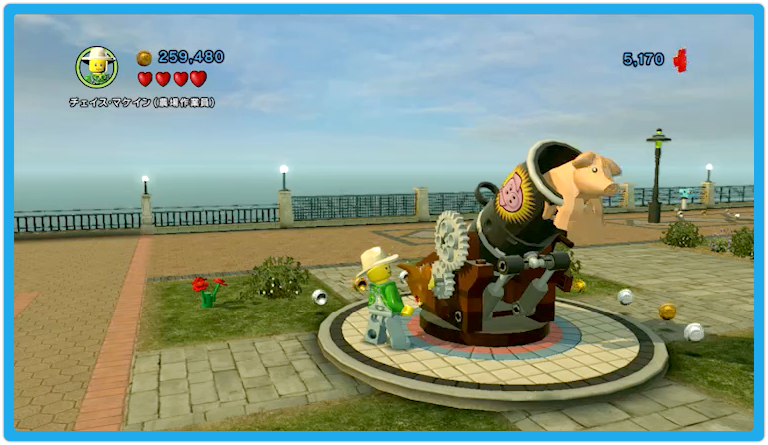
Task: Select Chase McCain's farmer character portrait
Action: click(x=97, y=66)
